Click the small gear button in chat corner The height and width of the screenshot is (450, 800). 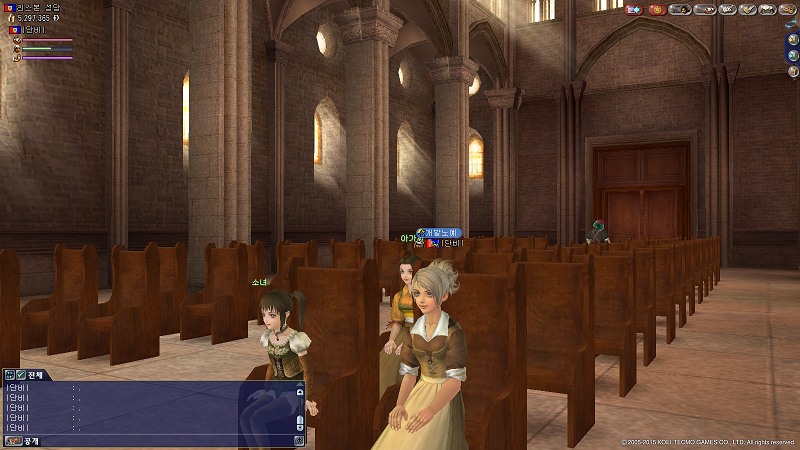[x=299, y=440]
